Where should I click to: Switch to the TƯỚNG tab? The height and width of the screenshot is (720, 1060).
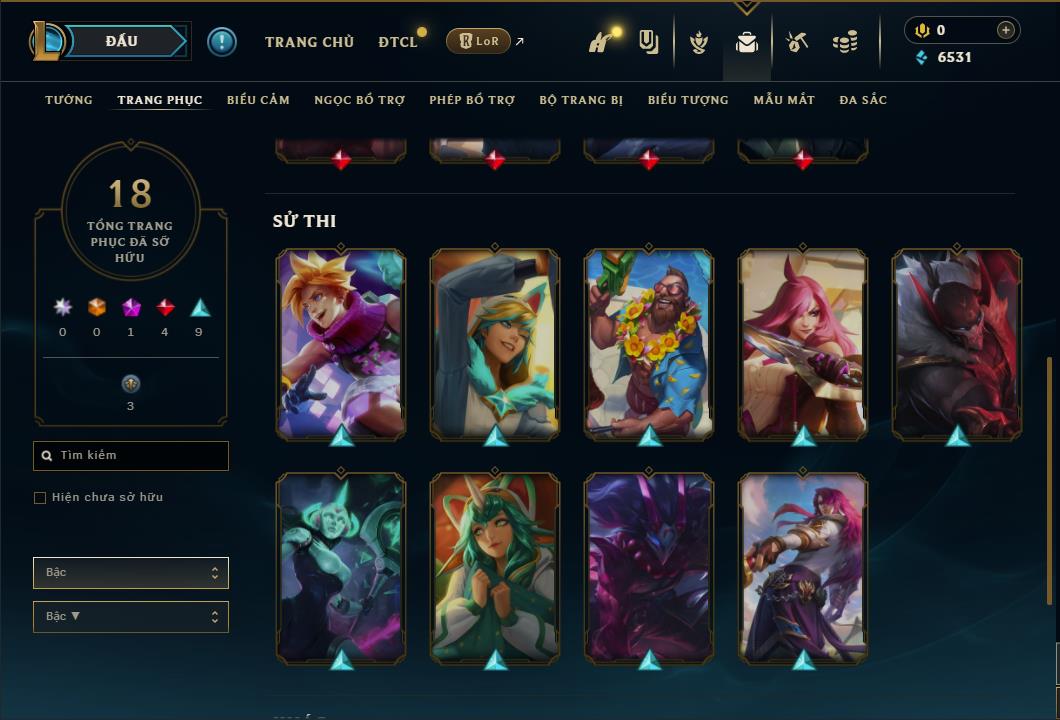click(x=69, y=100)
